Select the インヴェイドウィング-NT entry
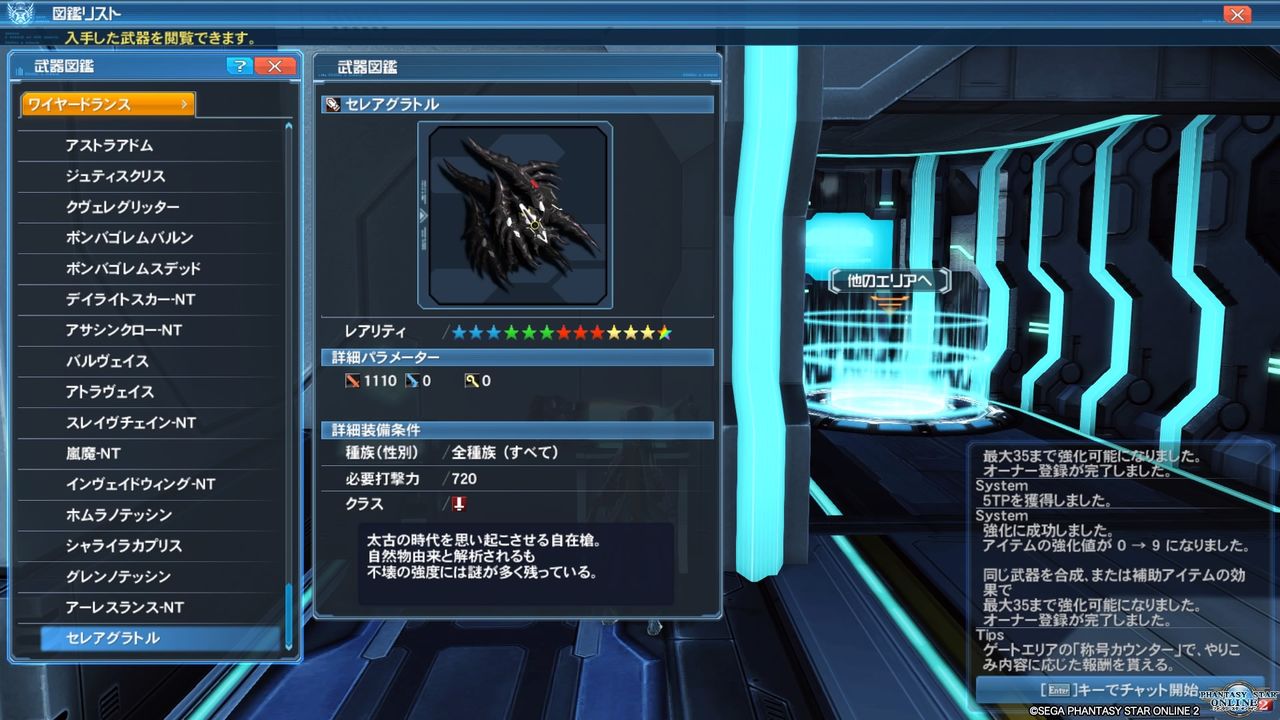 click(118, 484)
